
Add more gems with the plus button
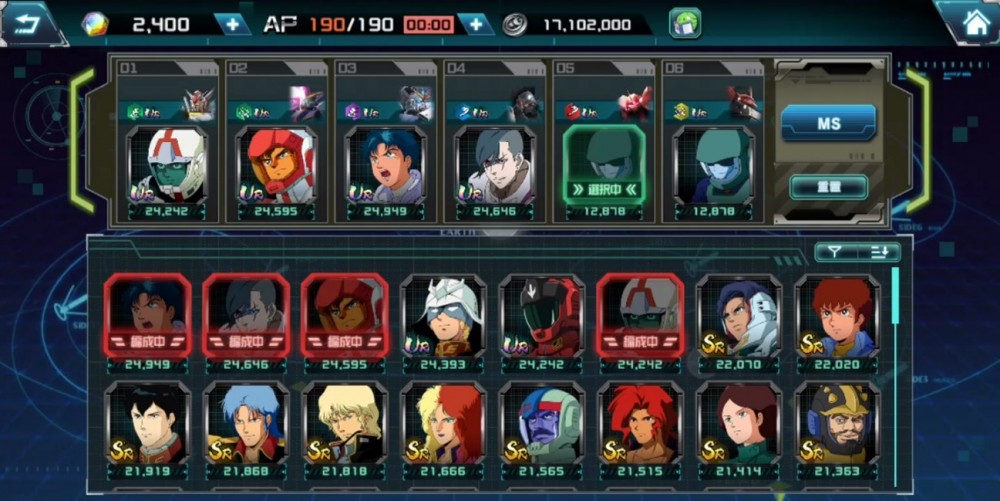231,24
